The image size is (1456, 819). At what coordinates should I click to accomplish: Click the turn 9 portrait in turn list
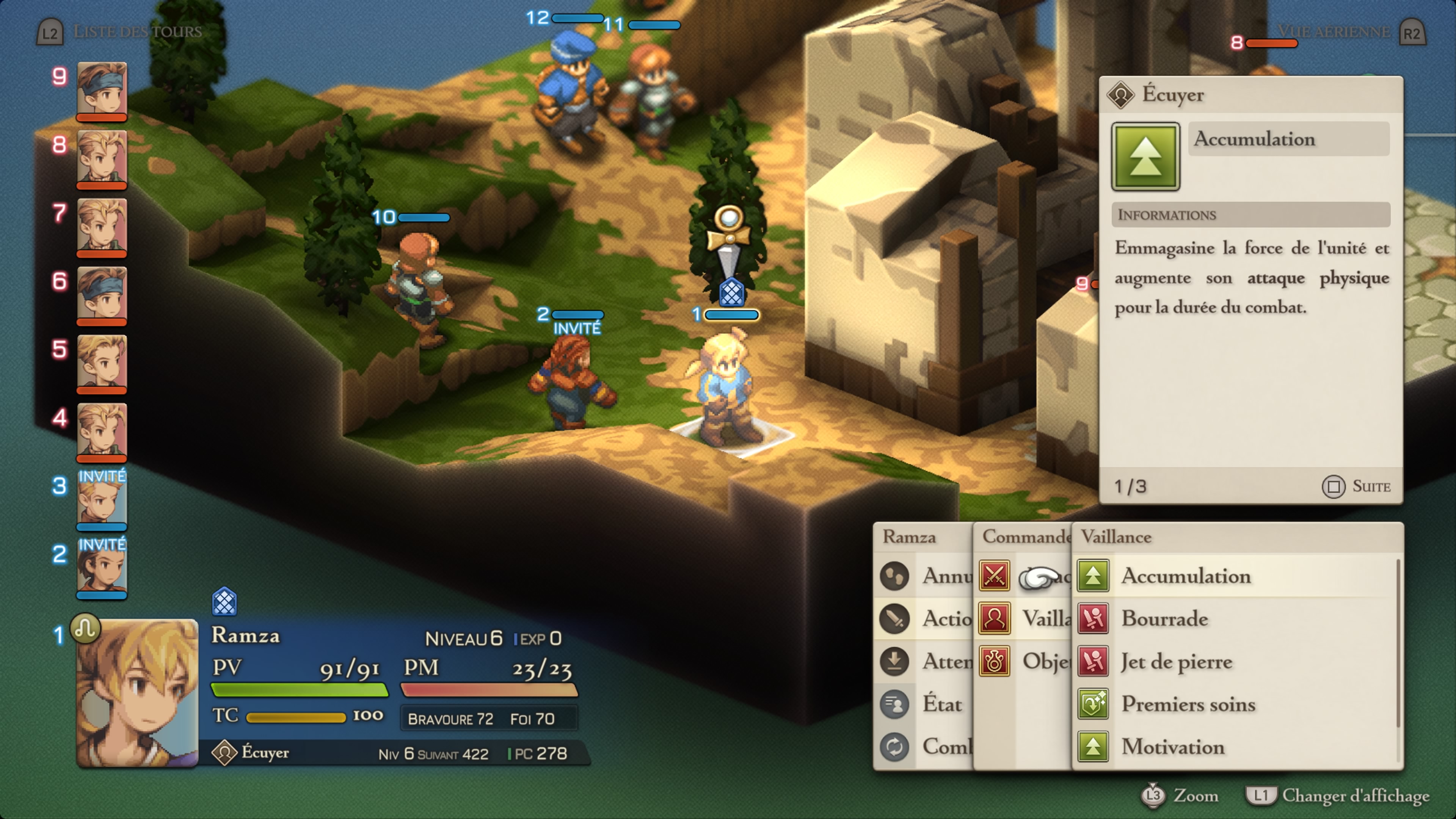coord(102,89)
